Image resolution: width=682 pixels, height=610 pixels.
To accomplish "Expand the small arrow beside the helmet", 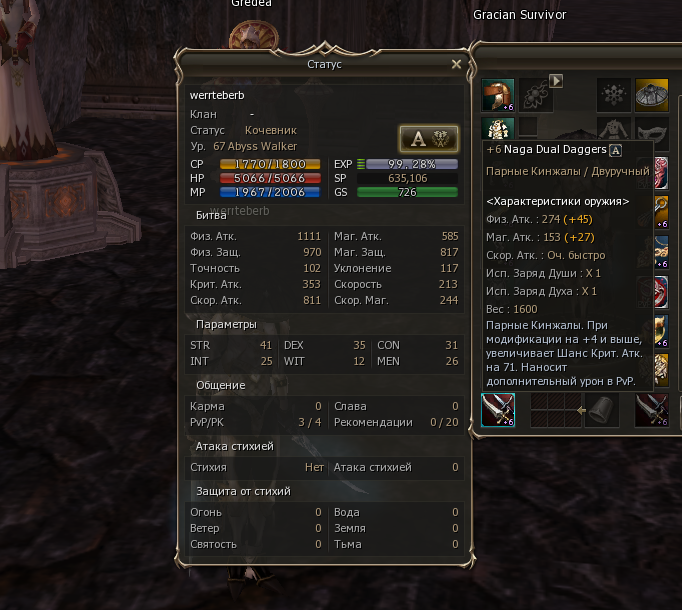I will [x=557, y=81].
